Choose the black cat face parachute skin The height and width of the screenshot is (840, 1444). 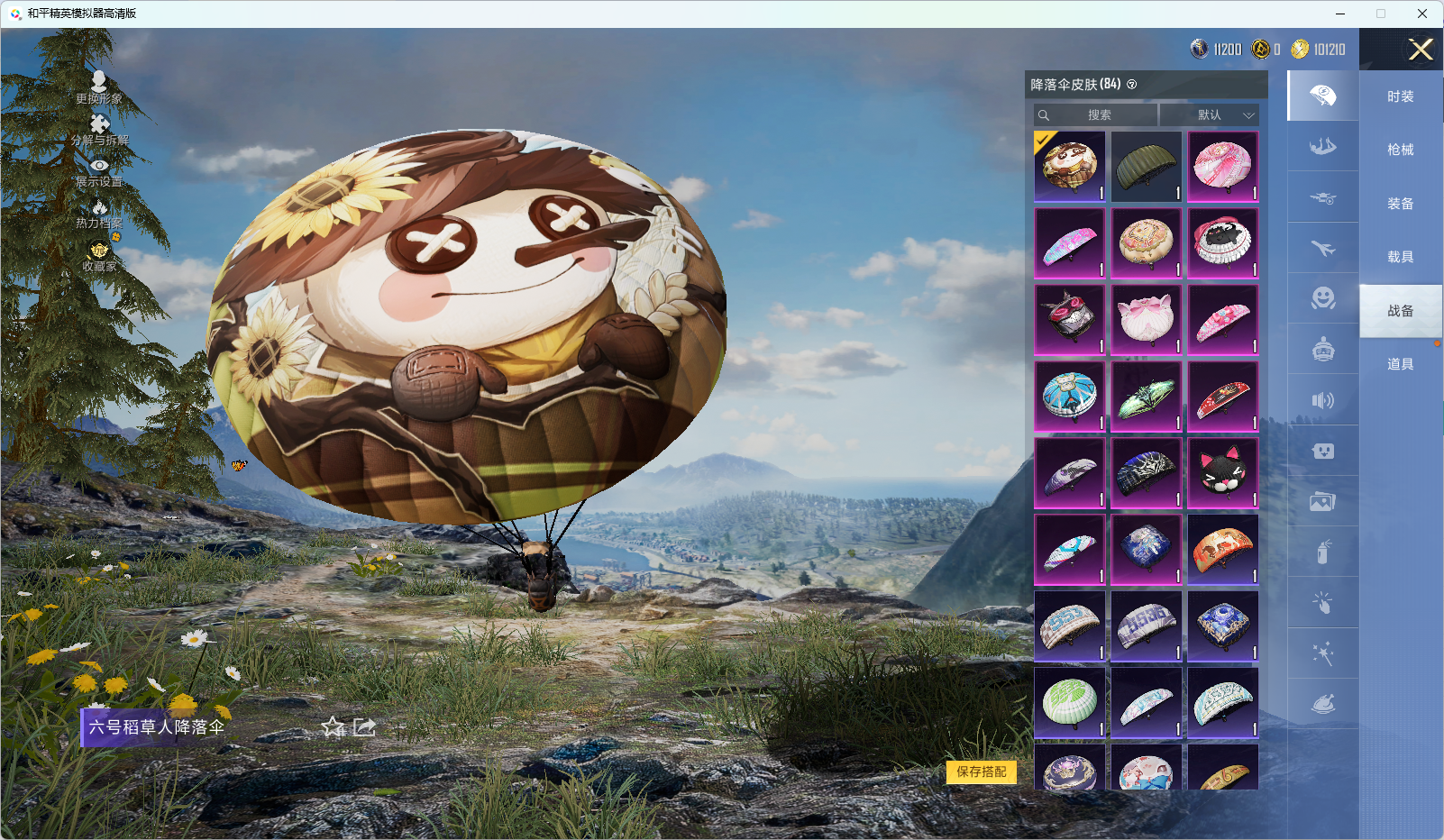(1222, 473)
